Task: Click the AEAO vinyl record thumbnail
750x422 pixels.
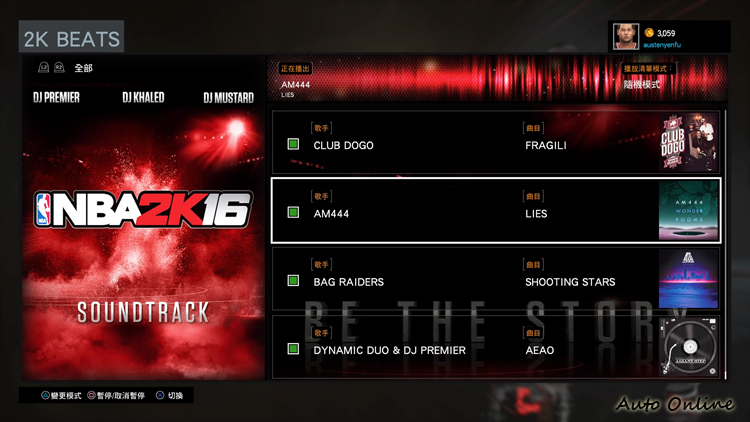Action: click(x=688, y=347)
